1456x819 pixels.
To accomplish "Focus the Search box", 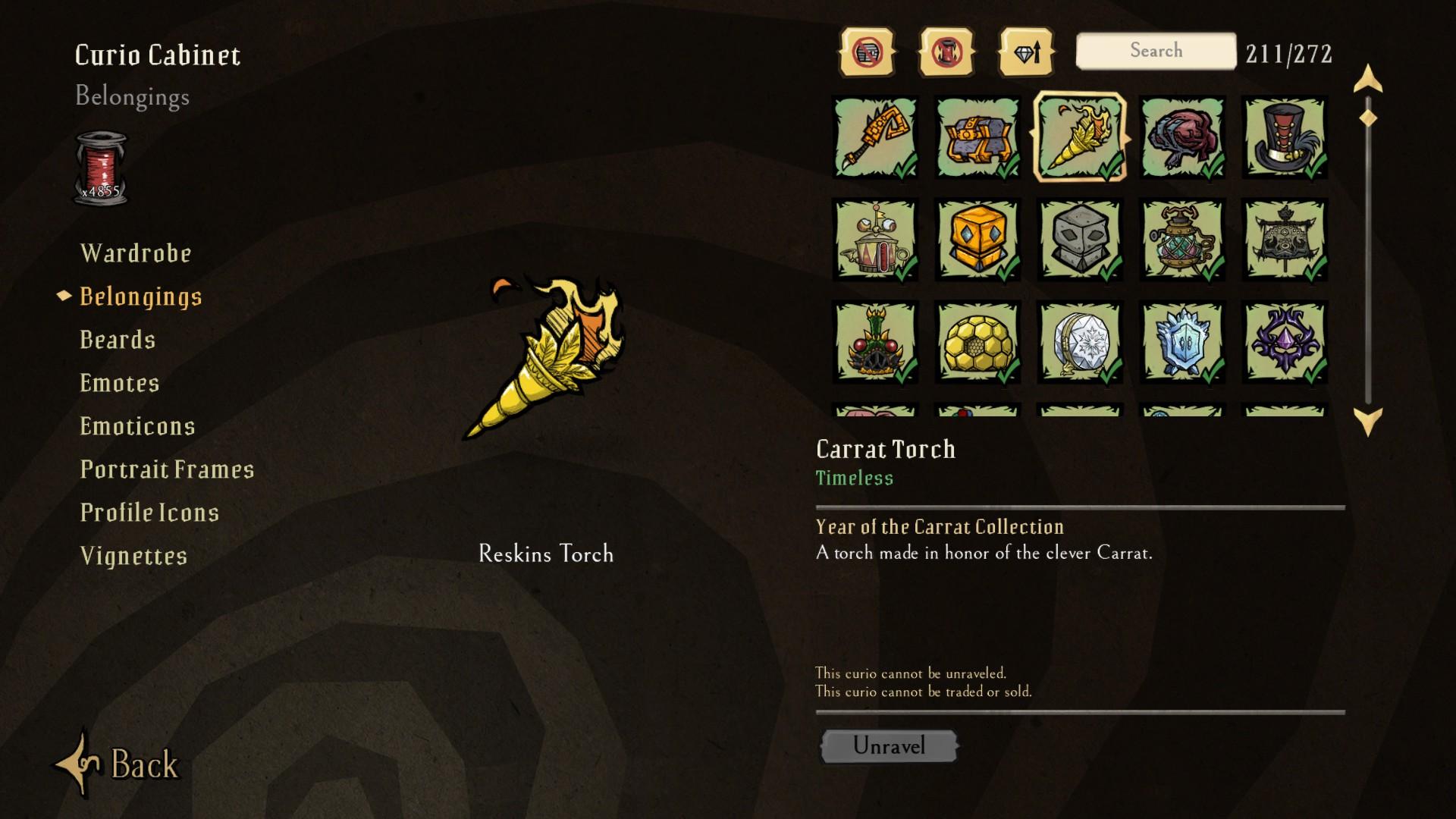I will pos(1156,51).
